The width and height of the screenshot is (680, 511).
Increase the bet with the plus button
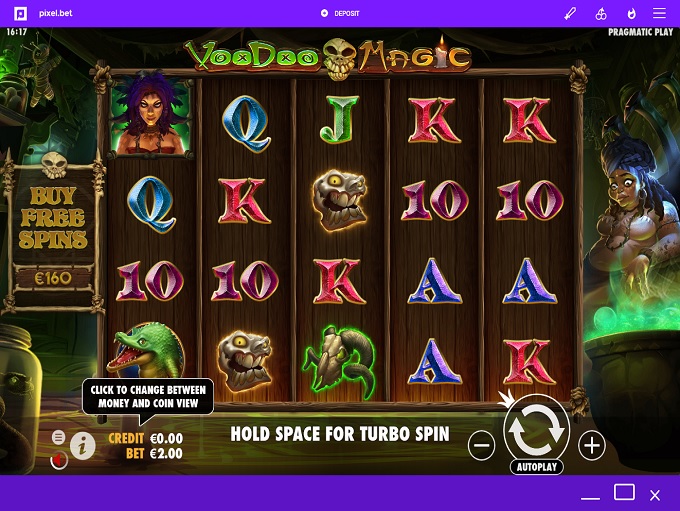tap(592, 446)
